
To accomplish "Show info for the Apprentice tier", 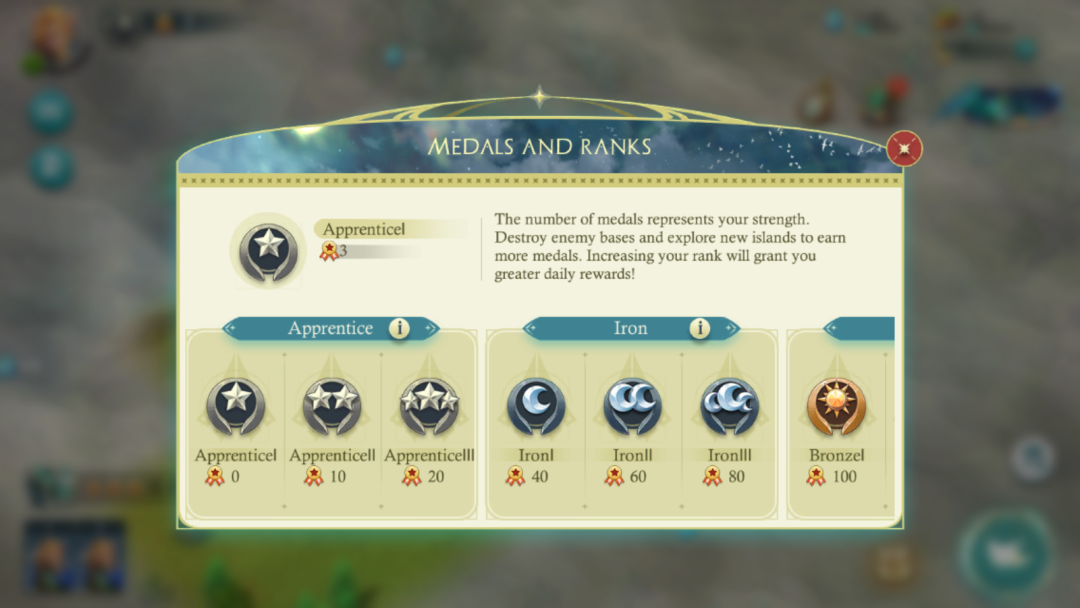I will pyautogui.click(x=399, y=328).
